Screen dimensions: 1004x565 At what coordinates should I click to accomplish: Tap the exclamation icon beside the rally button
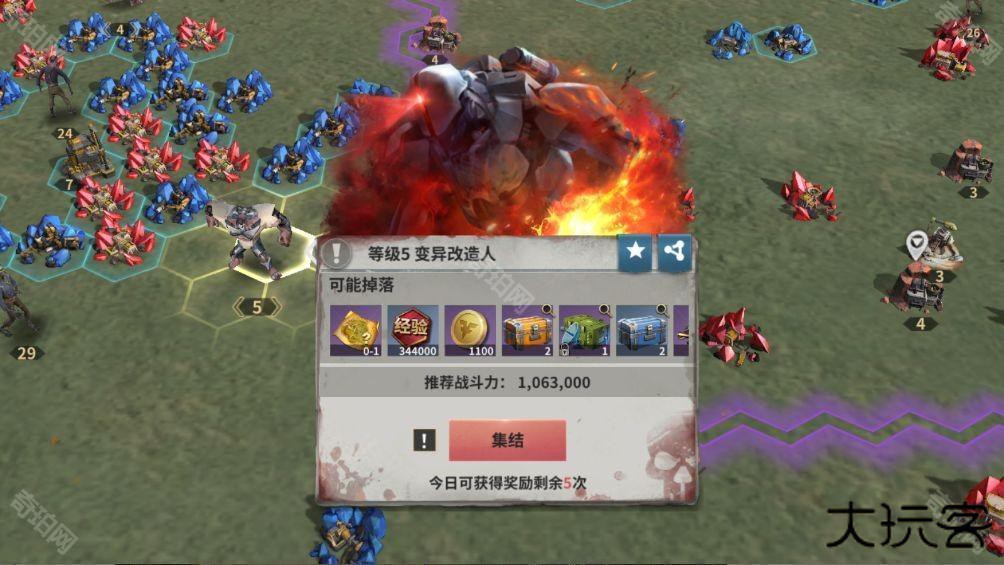click(424, 440)
